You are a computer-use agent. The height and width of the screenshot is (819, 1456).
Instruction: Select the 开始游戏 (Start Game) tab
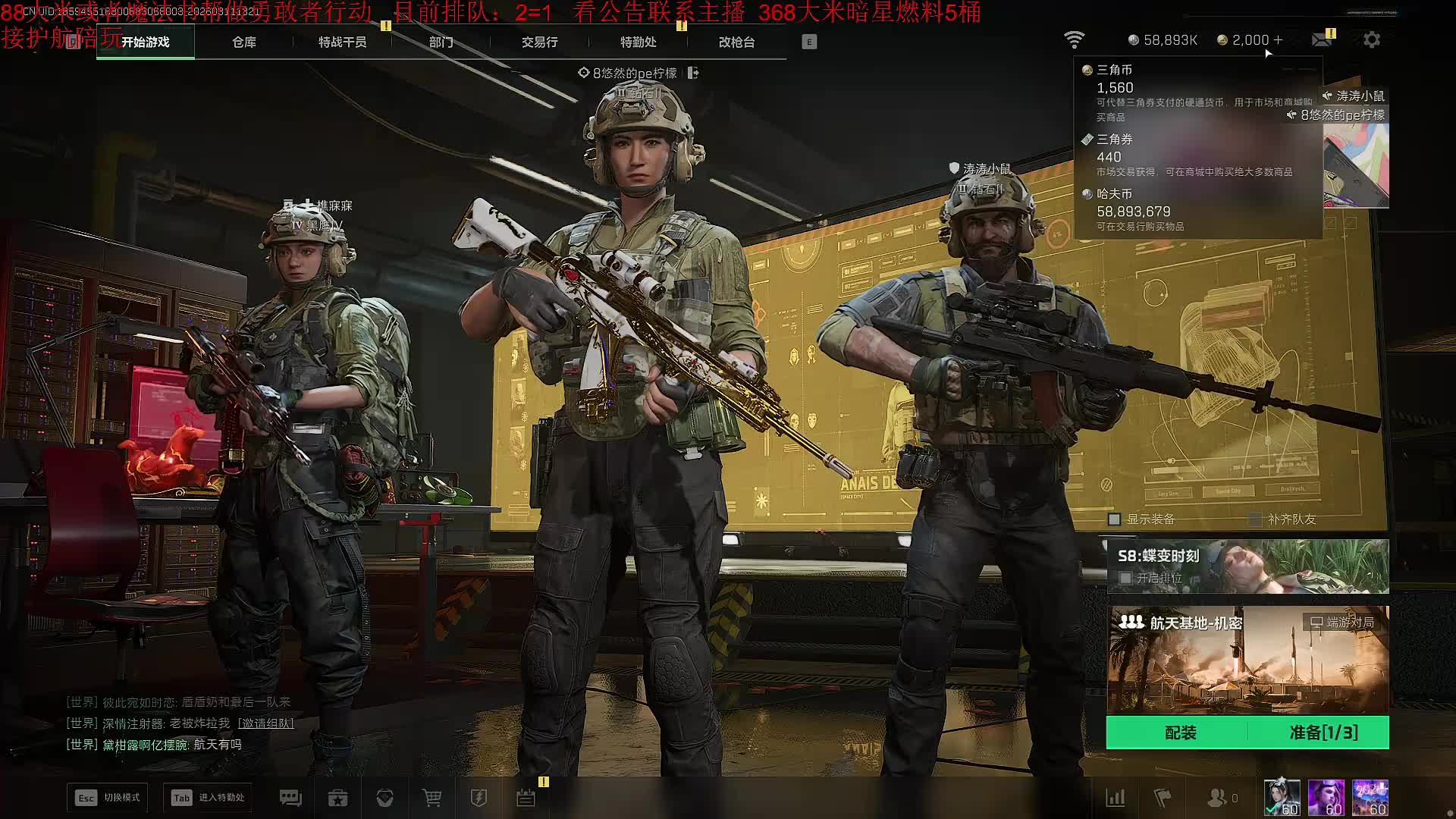[x=146, y=42]
